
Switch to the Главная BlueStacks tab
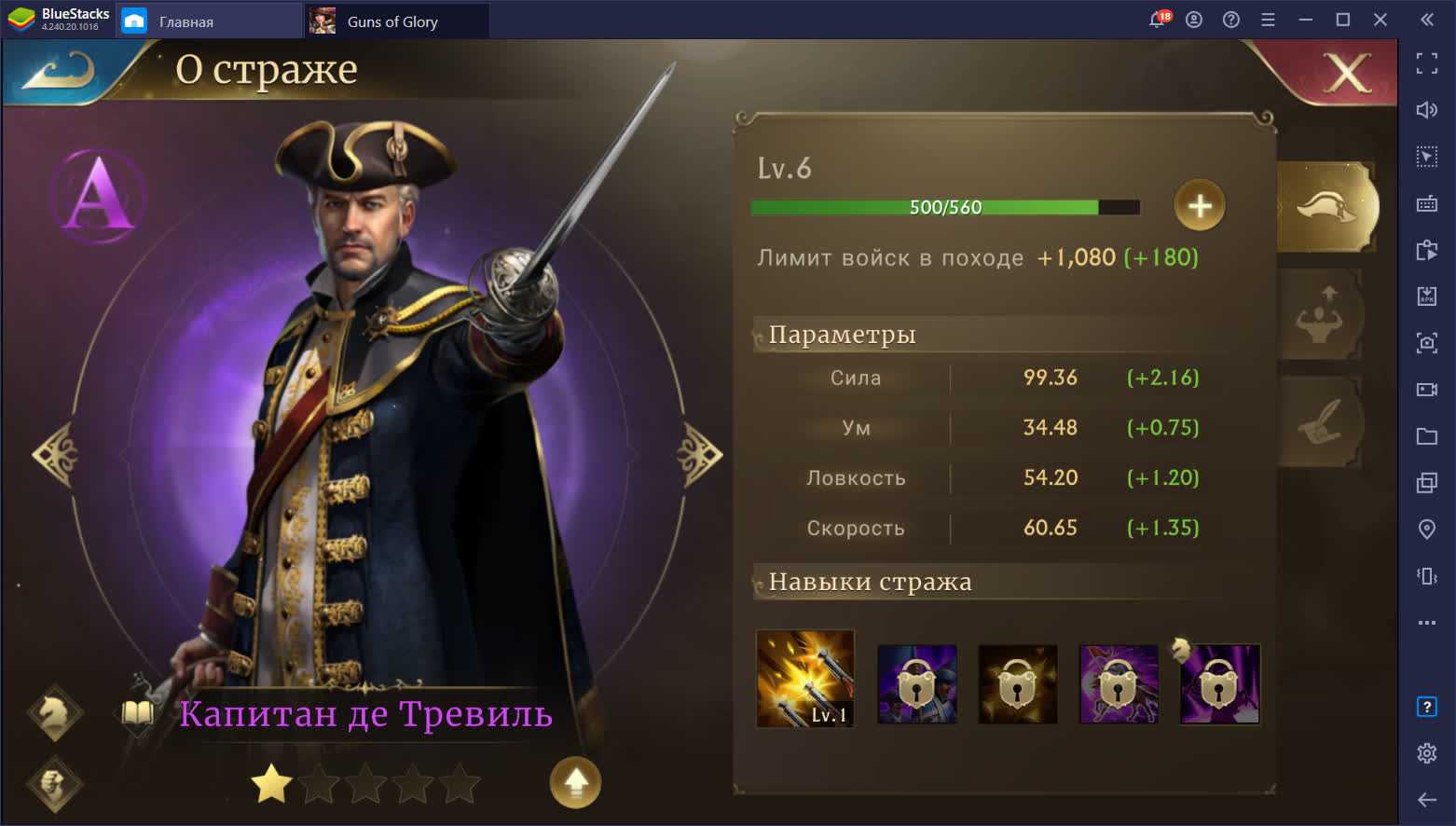(x=186, y=21)
